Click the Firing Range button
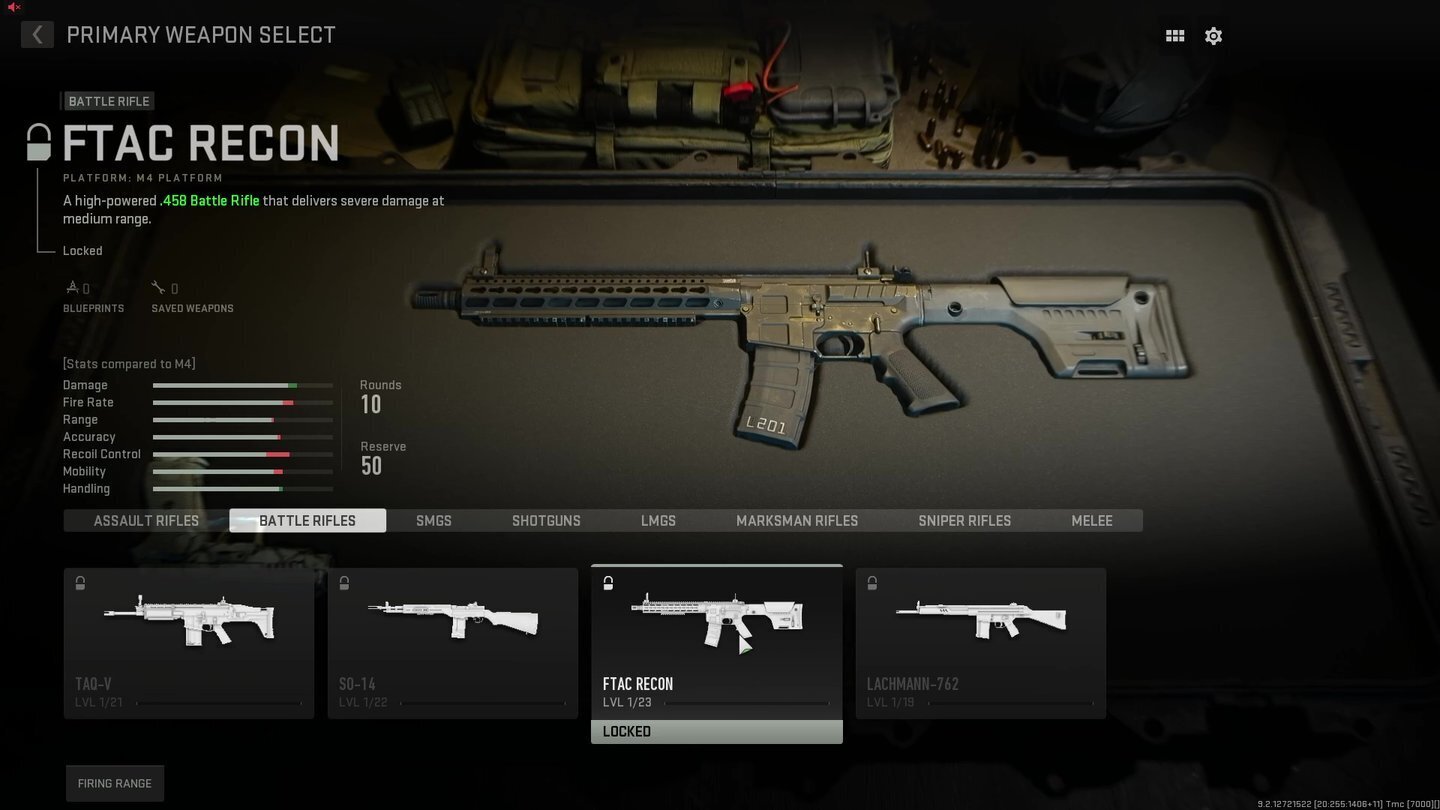Image resolution: width=1440 pixels, height=810 pixels. [x=114, y=783]
